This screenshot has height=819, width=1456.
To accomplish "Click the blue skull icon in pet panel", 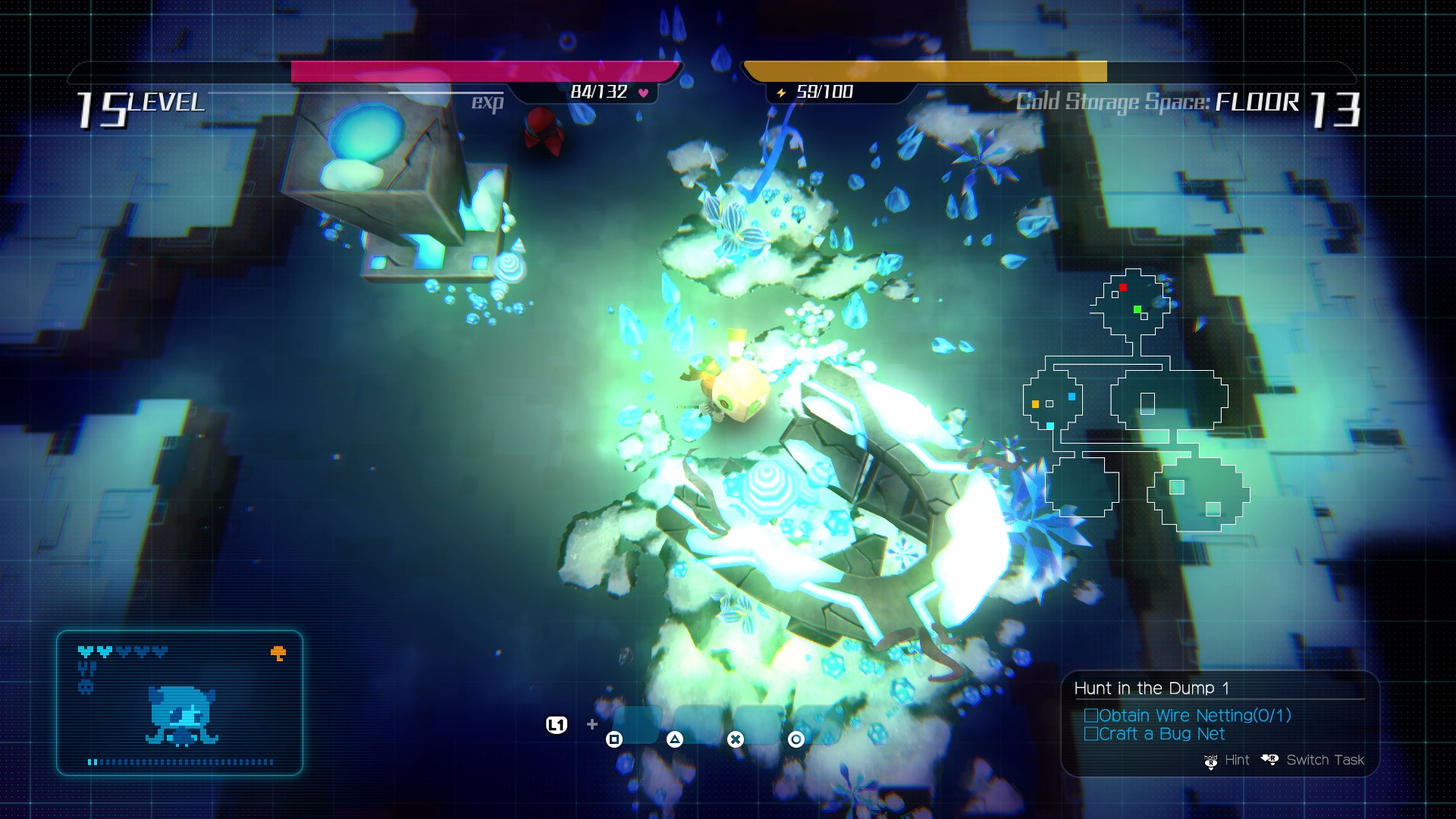I will click(86, 687).
